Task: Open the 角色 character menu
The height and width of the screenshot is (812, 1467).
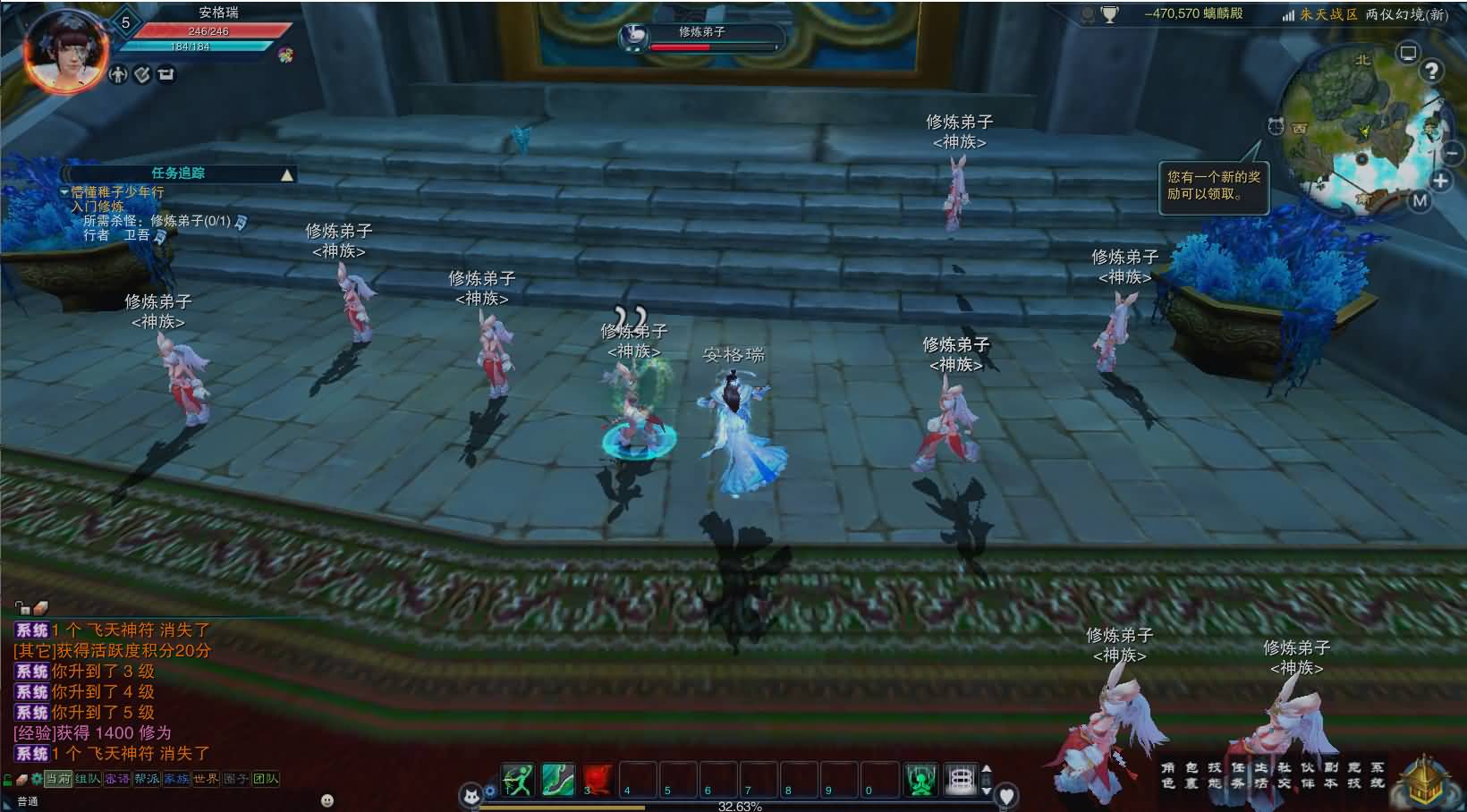Action: pyautogui.click(x=1168, y=775)
